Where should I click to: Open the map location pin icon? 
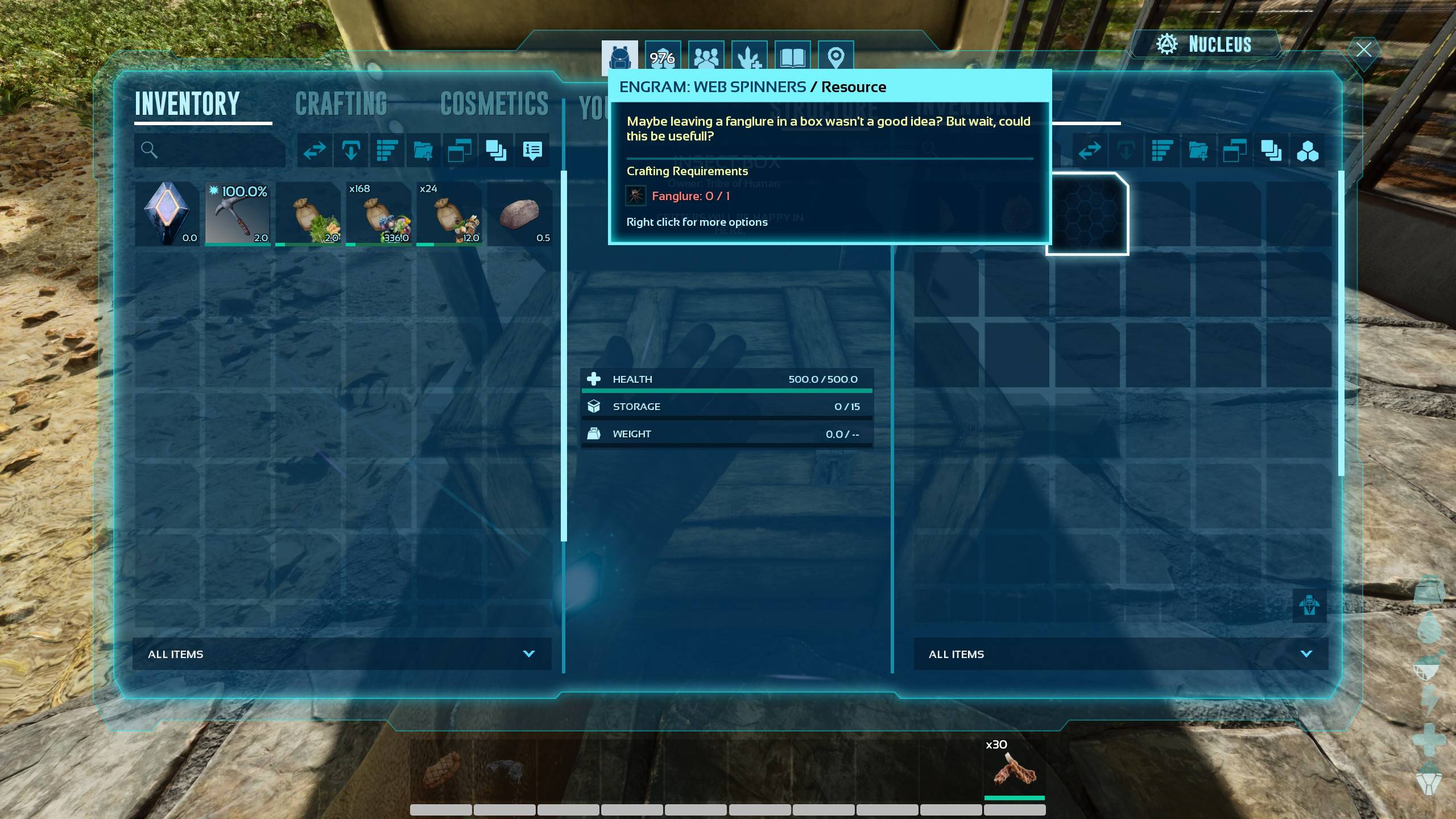[x=835, y=57]
